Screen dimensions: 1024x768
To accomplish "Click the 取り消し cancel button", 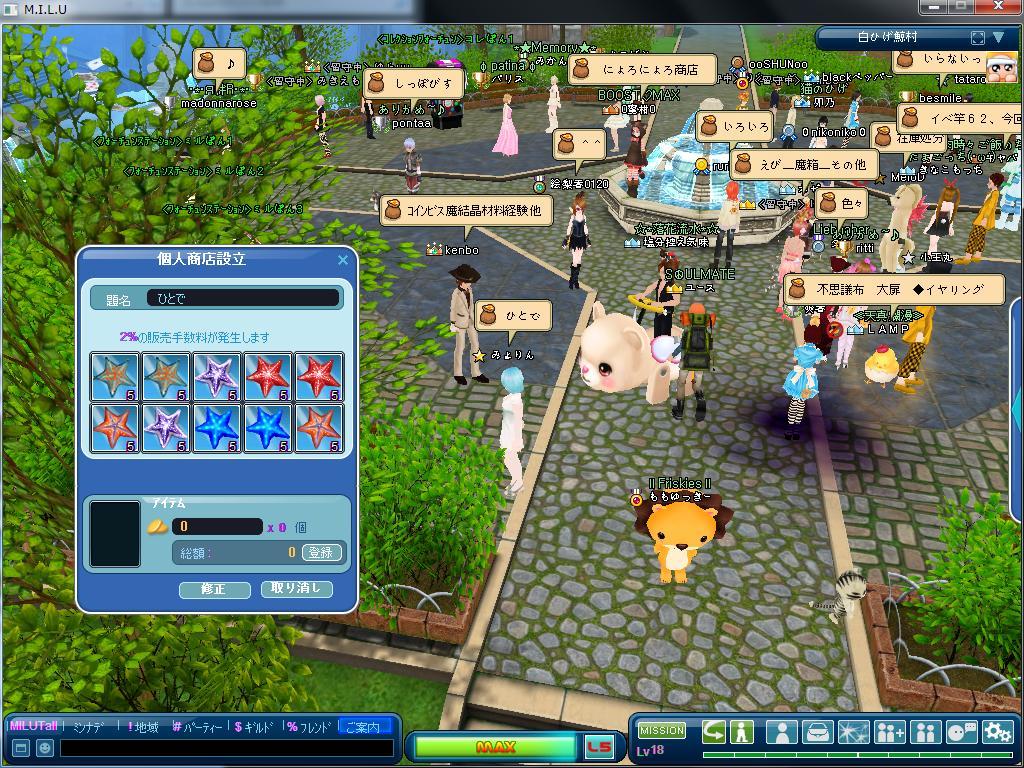I will (296, 588).
